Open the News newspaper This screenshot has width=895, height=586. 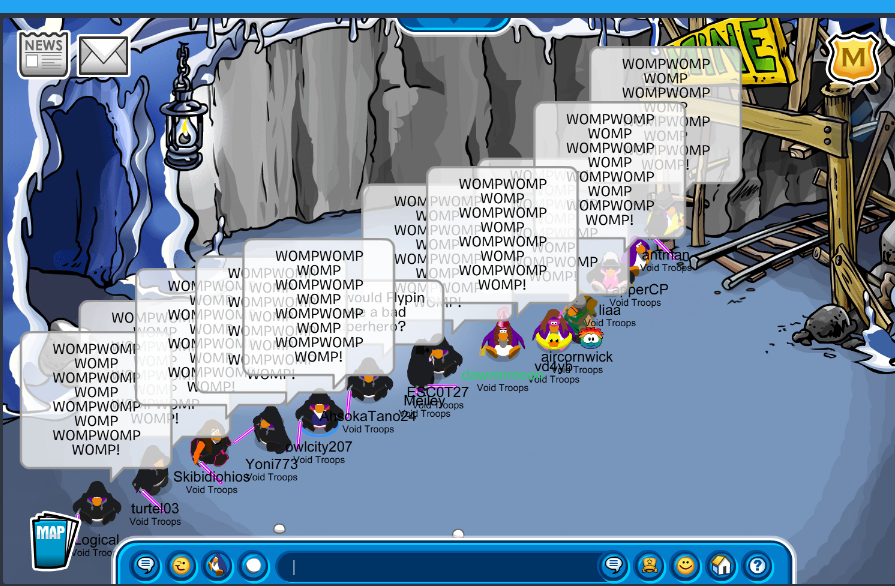(x=43, y=54)
